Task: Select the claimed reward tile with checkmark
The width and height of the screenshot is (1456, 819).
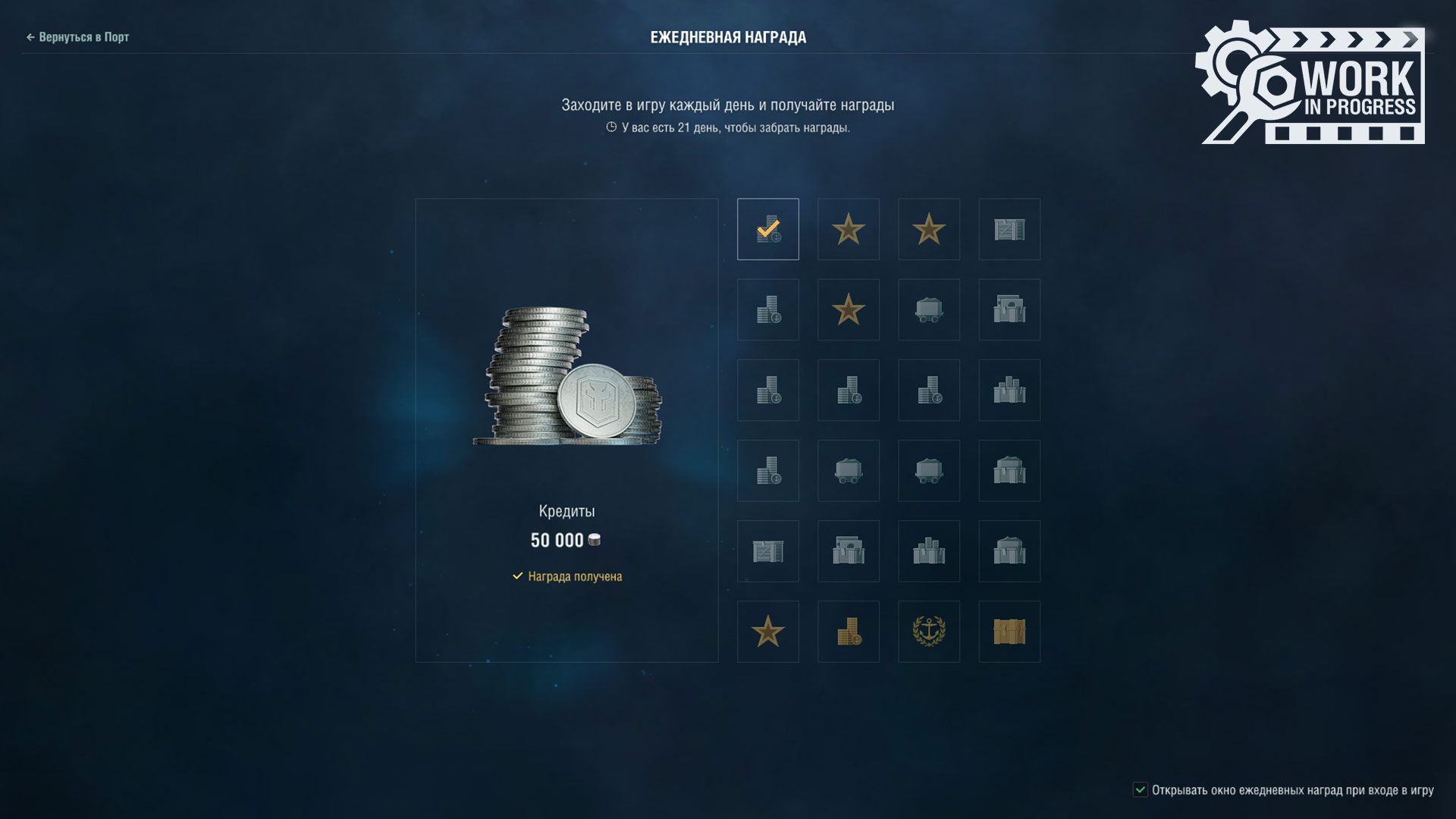Action: click(767, 229)
